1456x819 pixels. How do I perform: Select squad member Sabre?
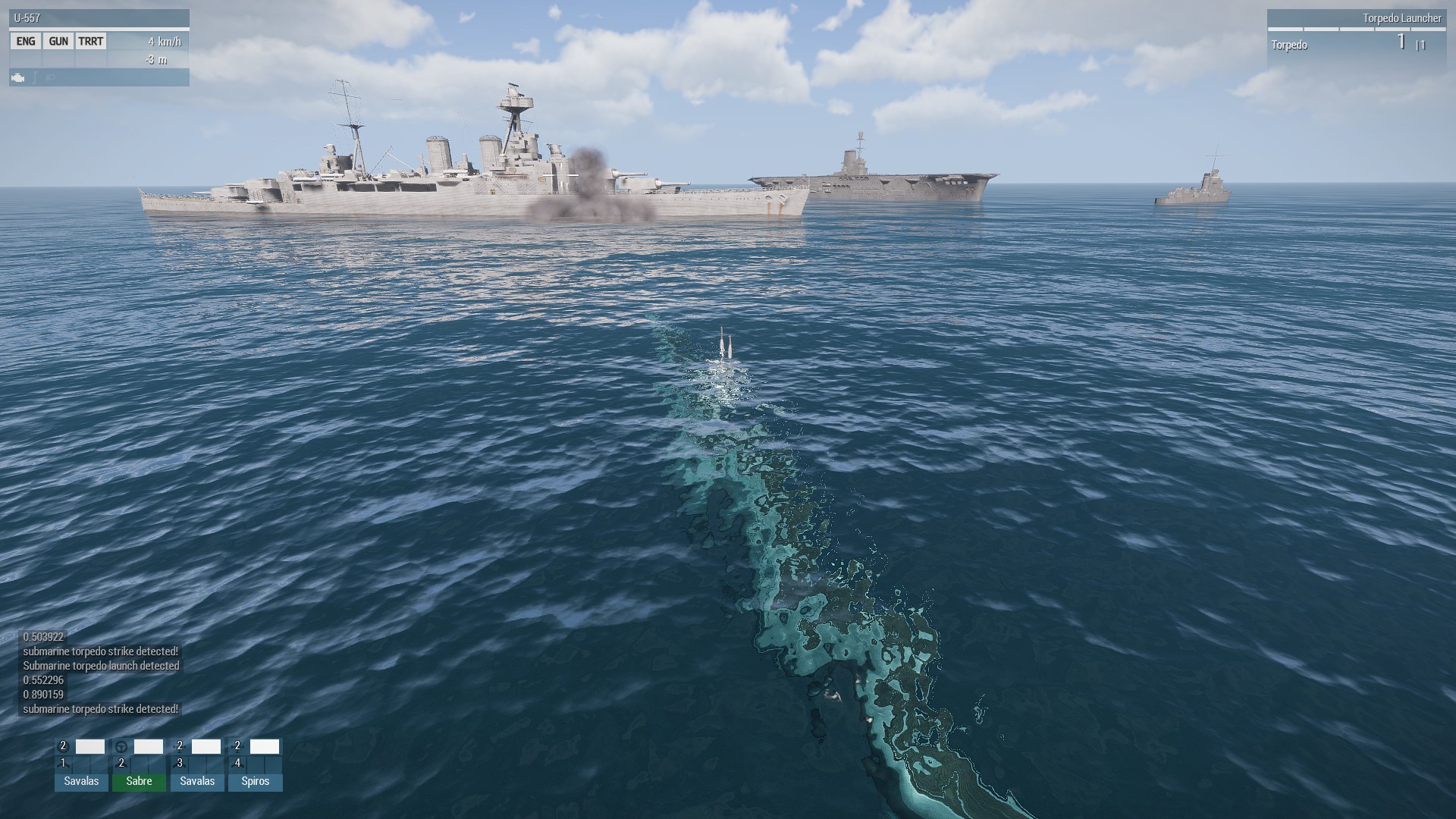(139, 781)
